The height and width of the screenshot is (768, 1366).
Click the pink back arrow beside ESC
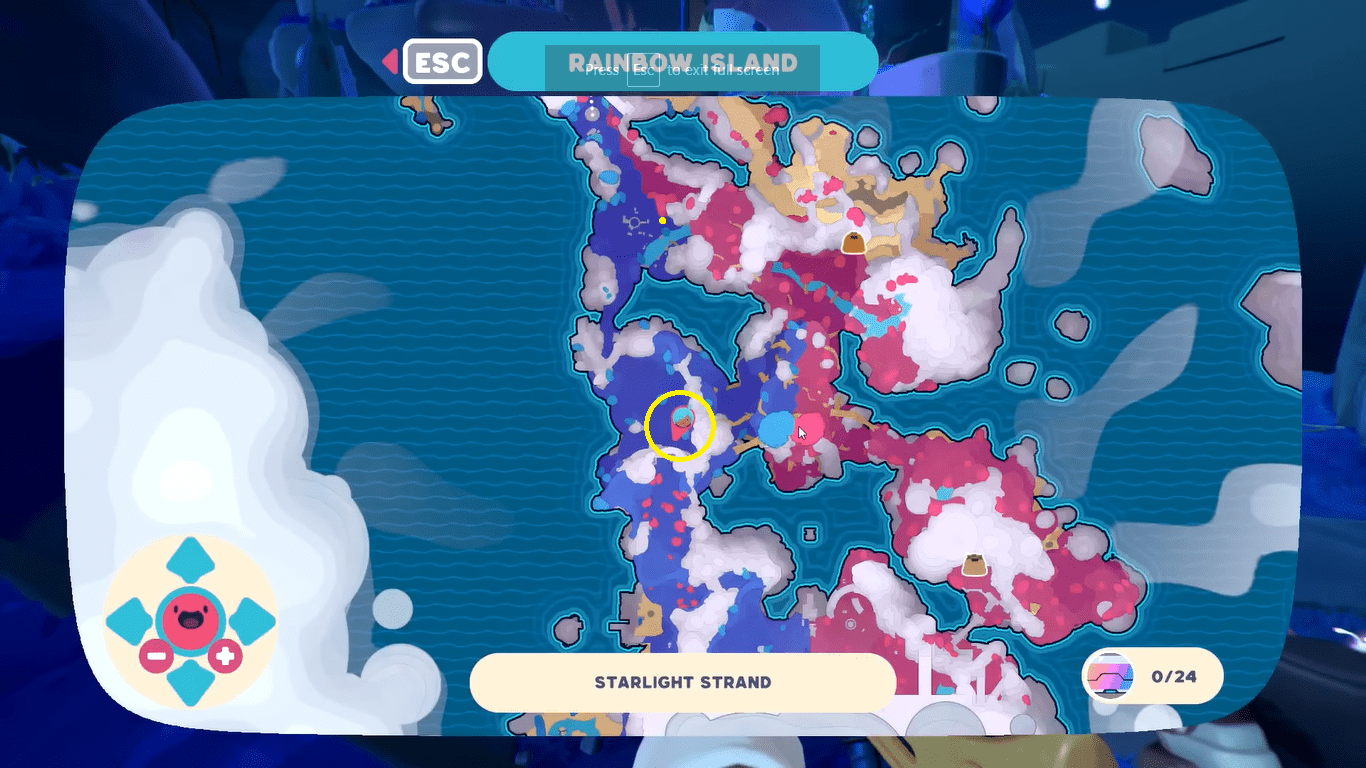390,61
